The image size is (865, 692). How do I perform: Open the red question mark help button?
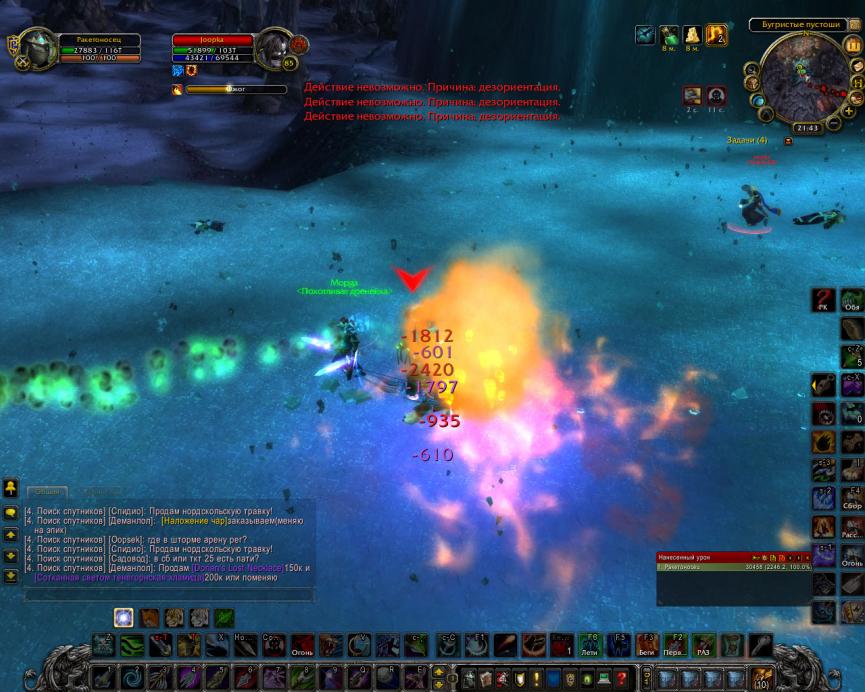point(621,676)
